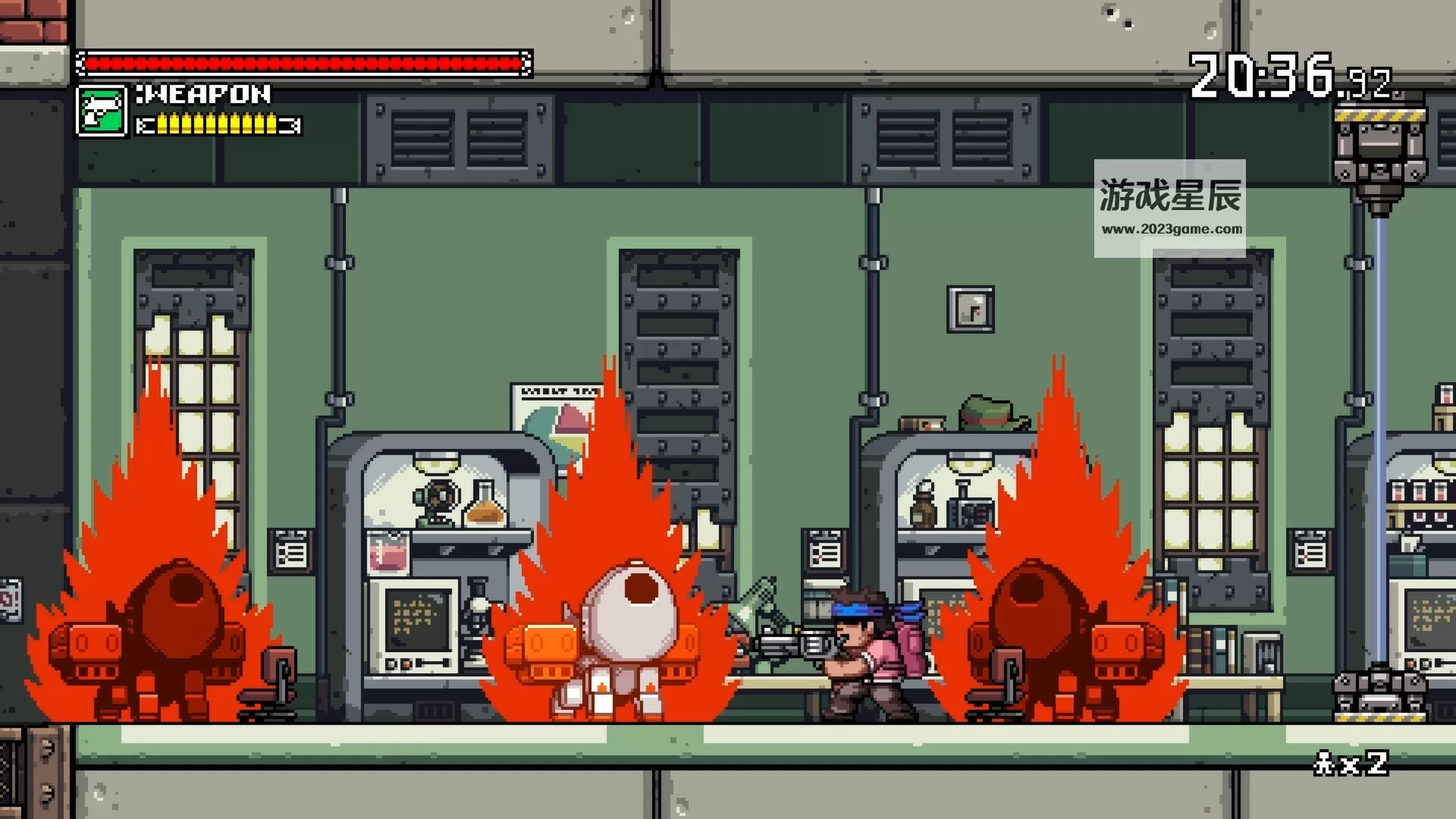Click the www.2023game.com watermark
The image size is (1456, 819).
[1172, 229]
